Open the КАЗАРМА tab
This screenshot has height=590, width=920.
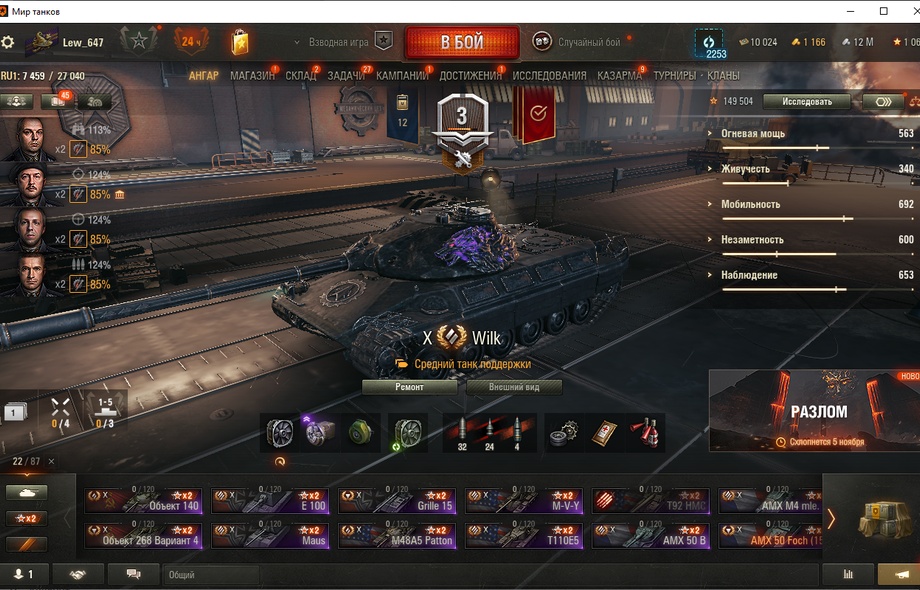619,76
